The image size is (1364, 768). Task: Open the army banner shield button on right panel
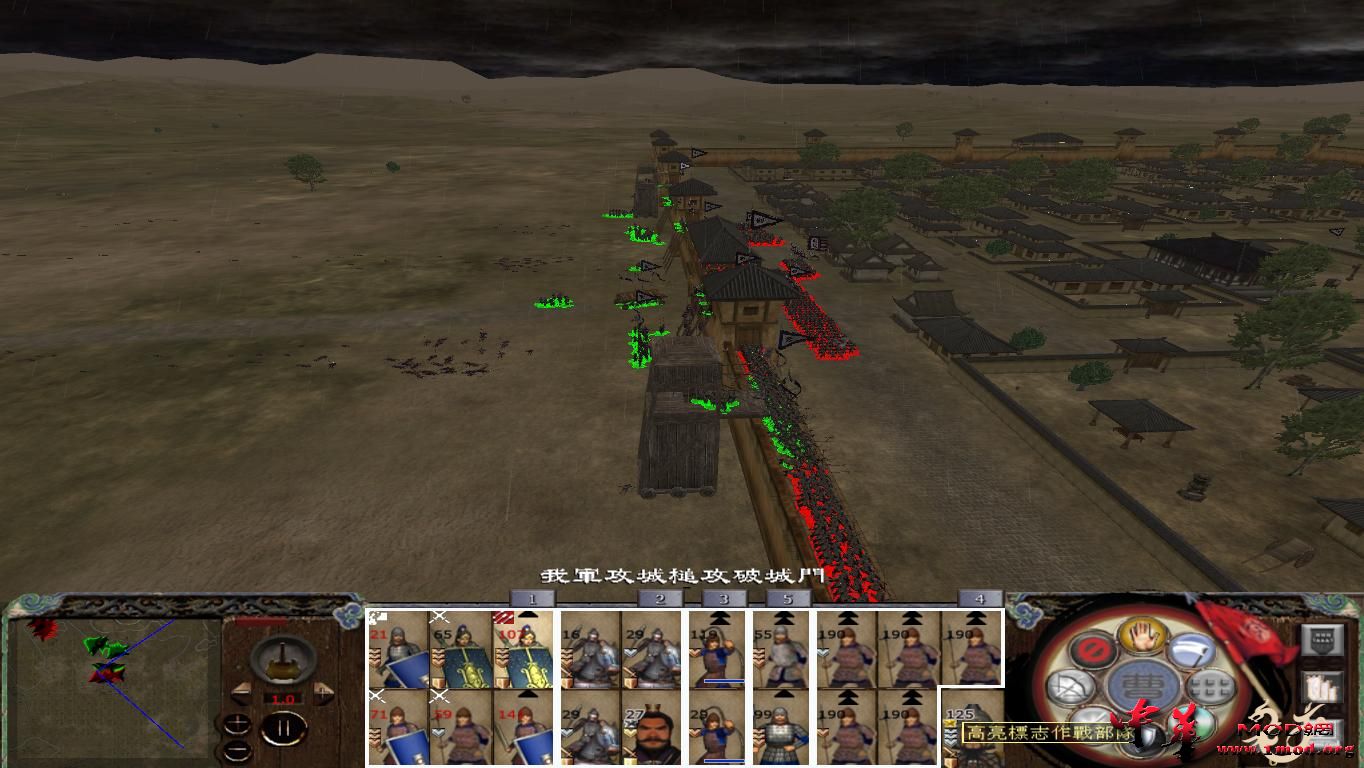click(1321, 639)
